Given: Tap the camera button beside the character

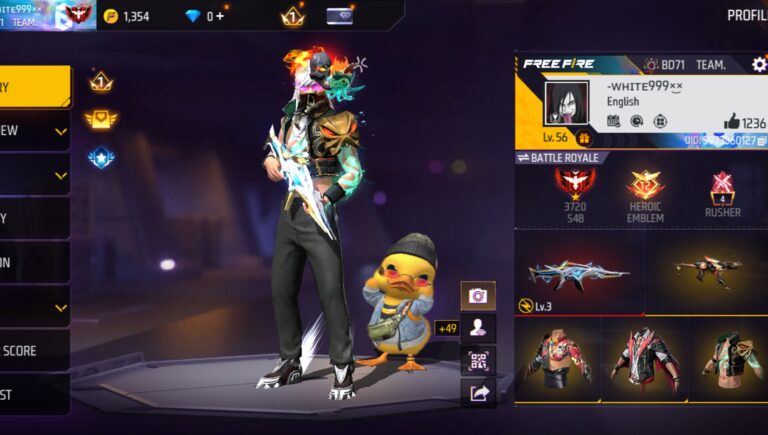Looking at the screenshot, I should [x=478, y=295].
